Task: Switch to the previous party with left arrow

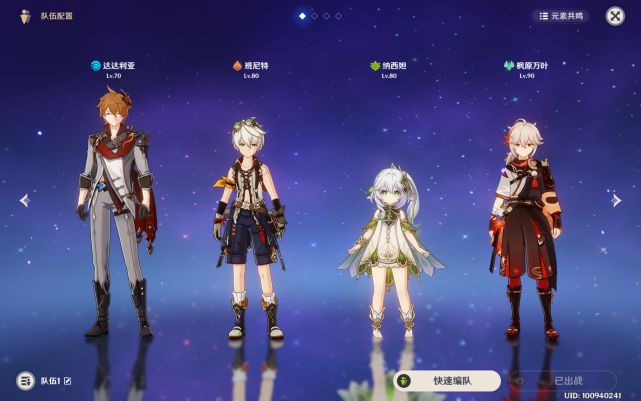Action: (24, 200)
